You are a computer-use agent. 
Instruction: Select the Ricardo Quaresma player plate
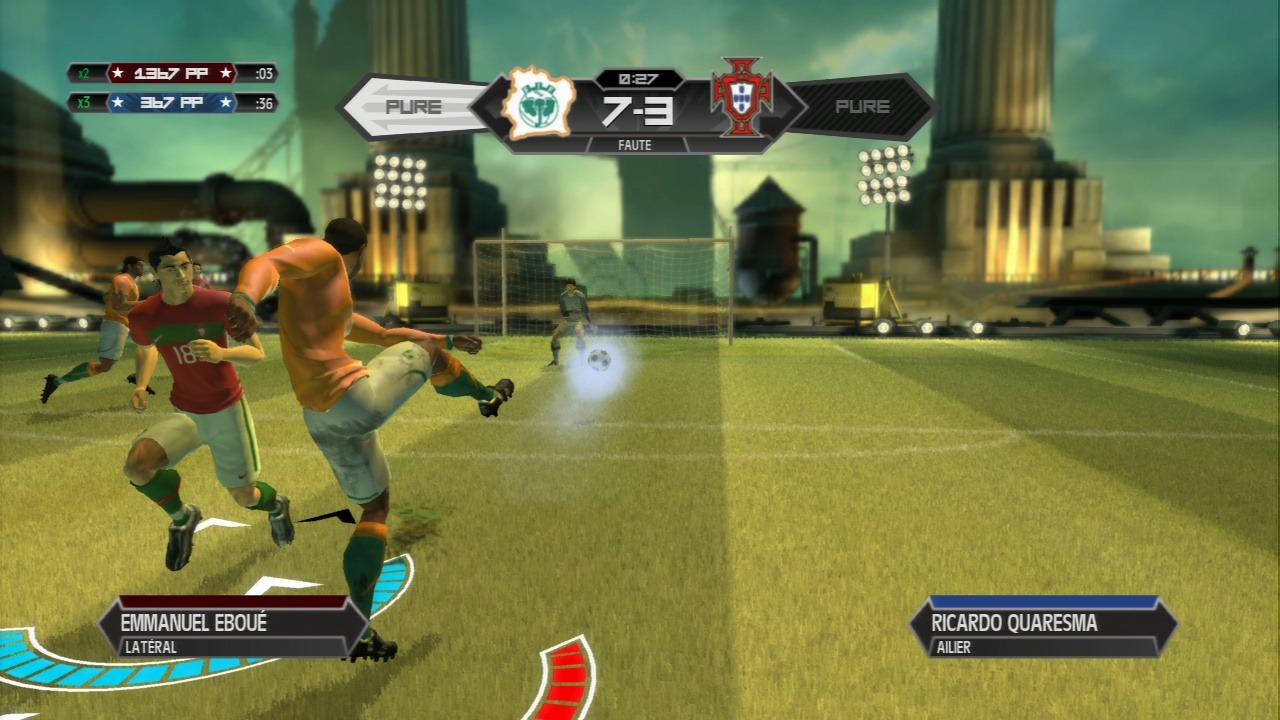point(1043,629)
